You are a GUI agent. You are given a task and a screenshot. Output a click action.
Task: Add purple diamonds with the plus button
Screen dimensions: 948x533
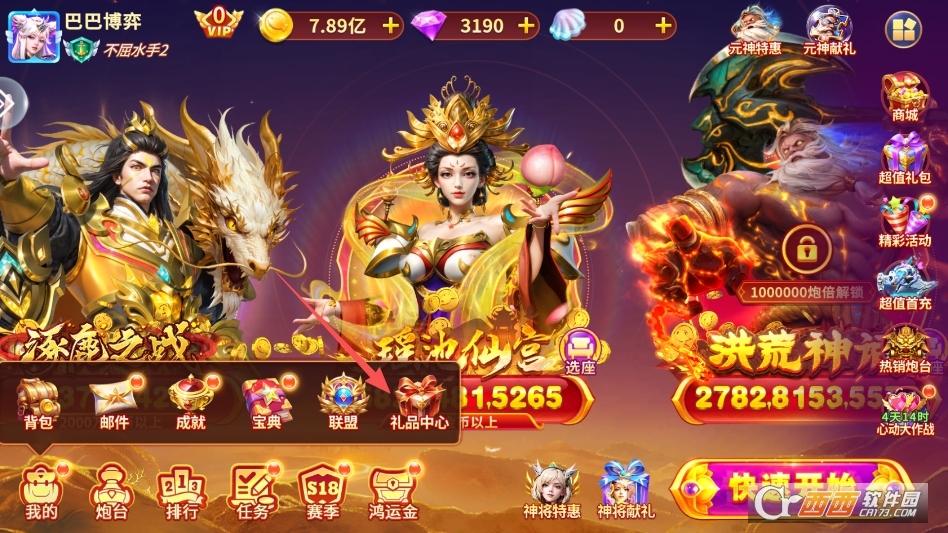[526, 26]
